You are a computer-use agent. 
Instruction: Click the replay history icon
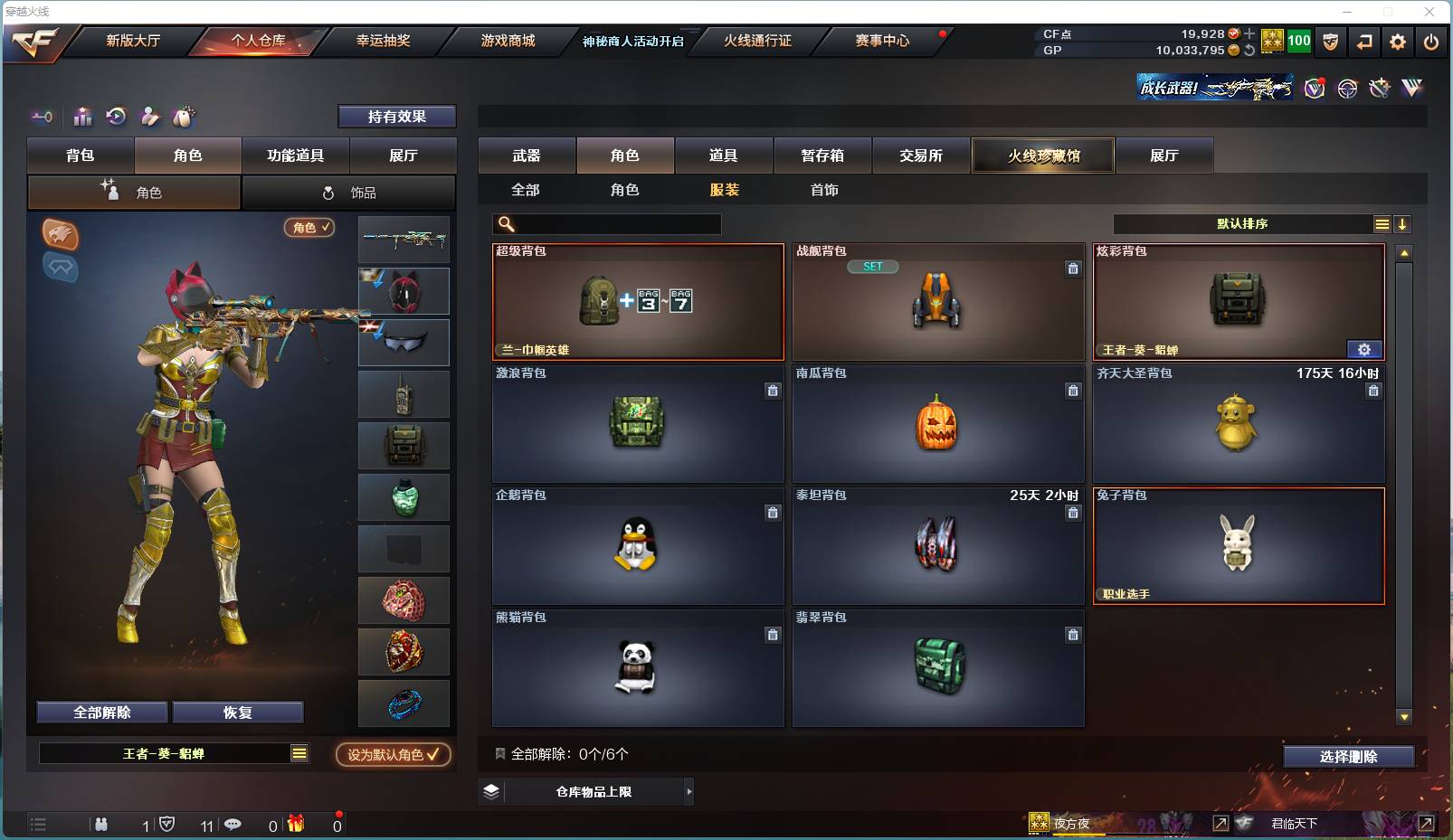116,117
